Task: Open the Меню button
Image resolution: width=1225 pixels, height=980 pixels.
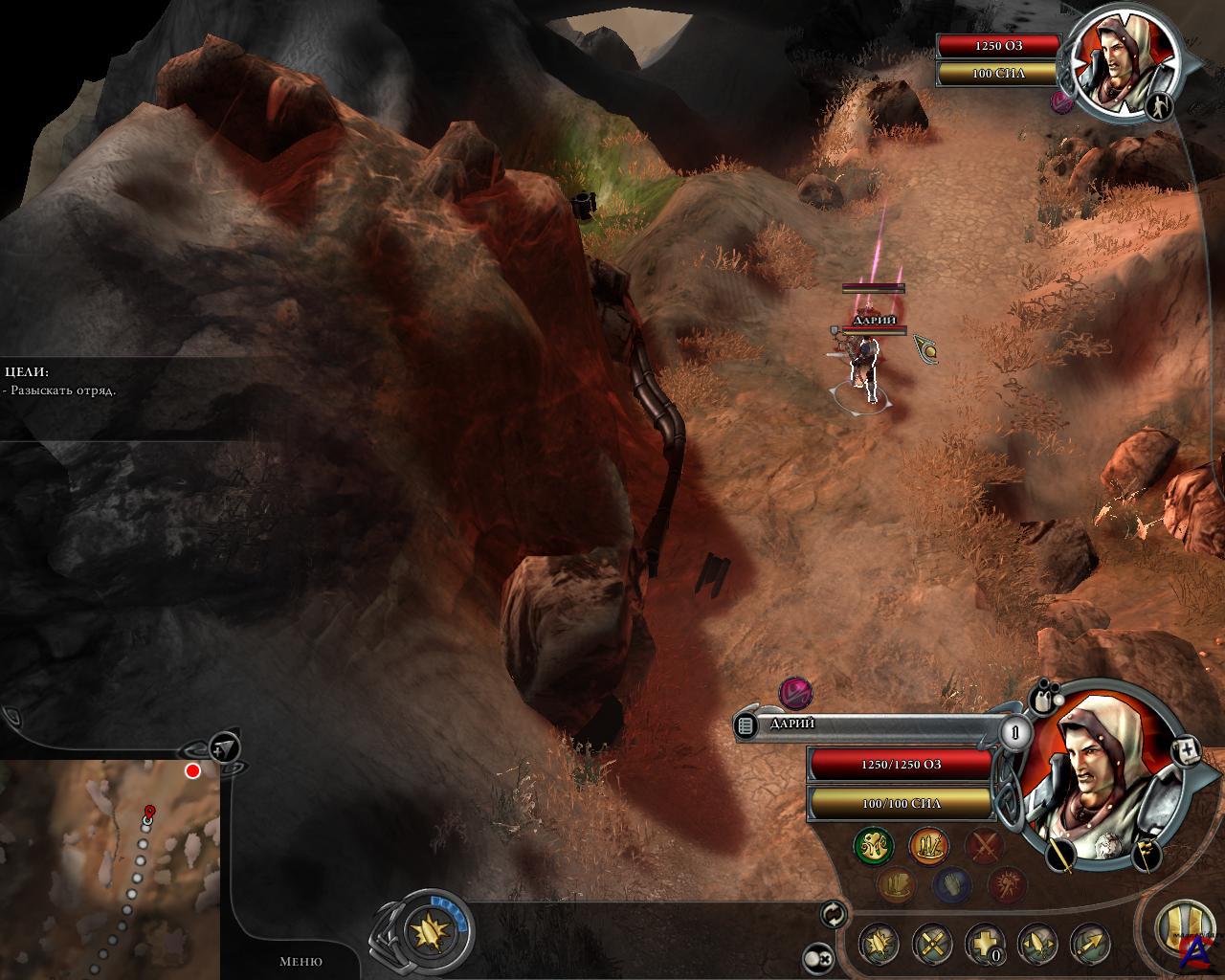Action: (301, 961)
